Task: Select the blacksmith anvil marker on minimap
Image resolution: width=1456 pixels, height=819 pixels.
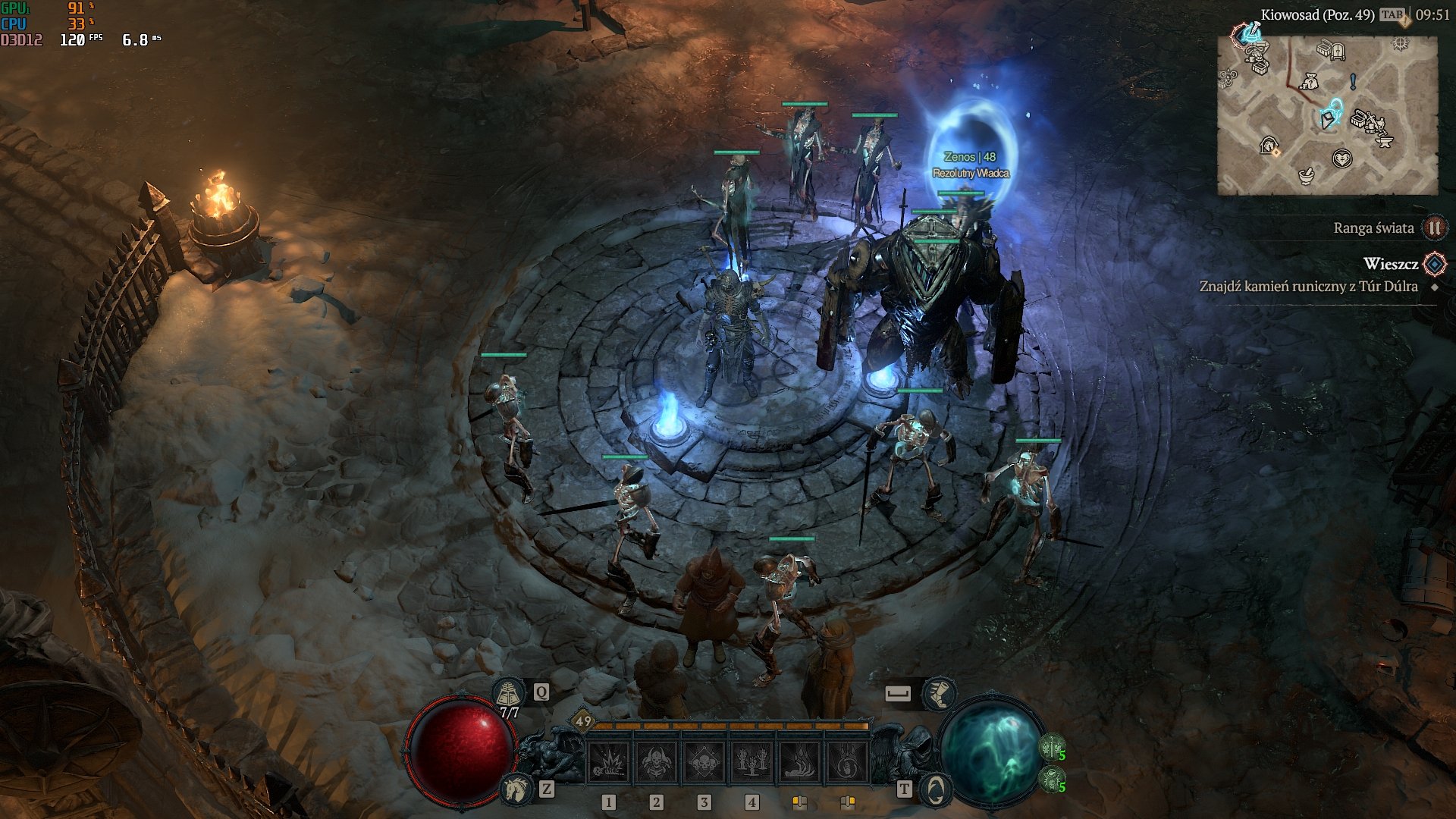Action: [1384, 140]
